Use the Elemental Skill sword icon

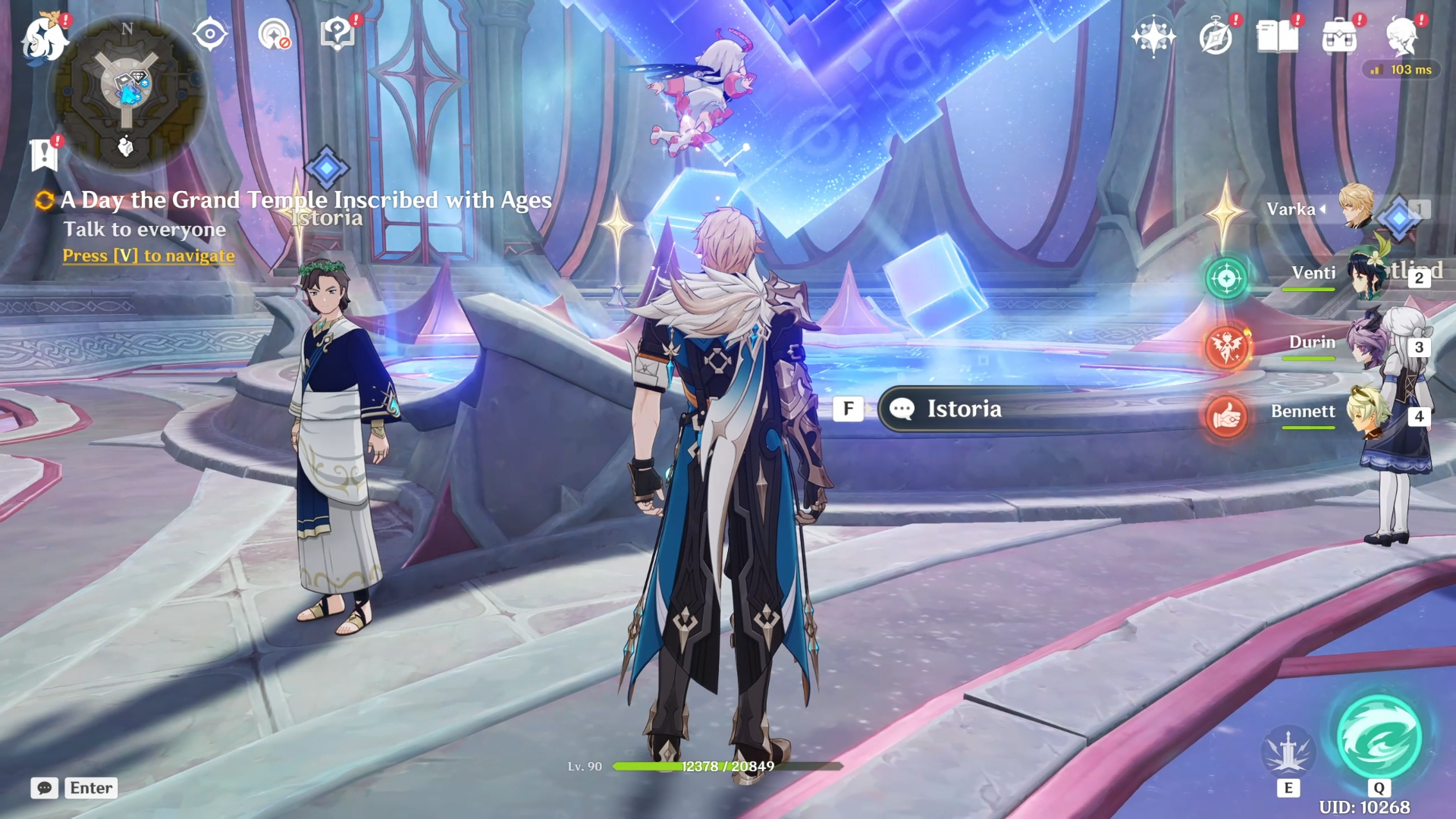(x=1288, y=751)
